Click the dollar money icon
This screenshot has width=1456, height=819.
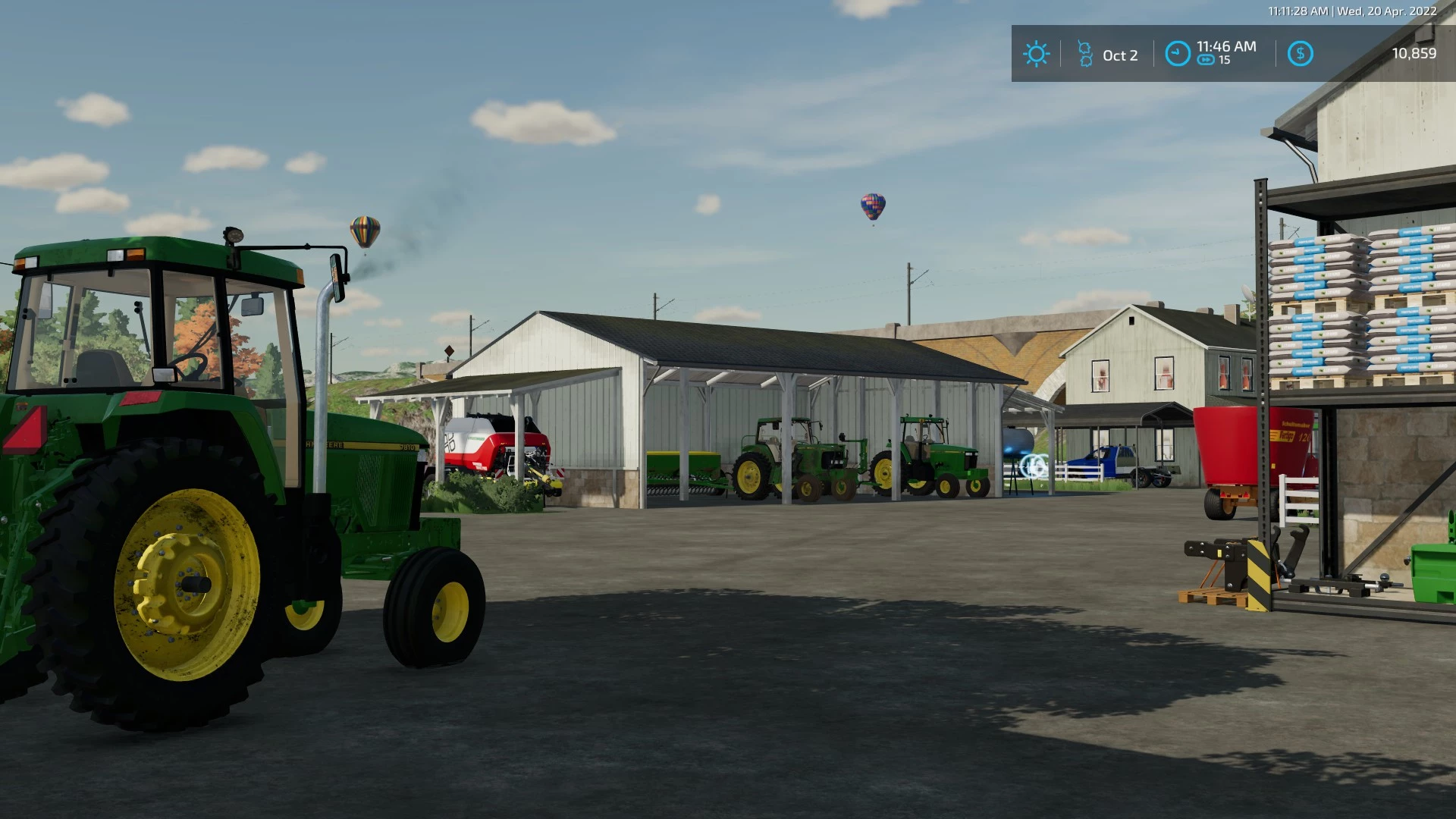point(1300,54)
